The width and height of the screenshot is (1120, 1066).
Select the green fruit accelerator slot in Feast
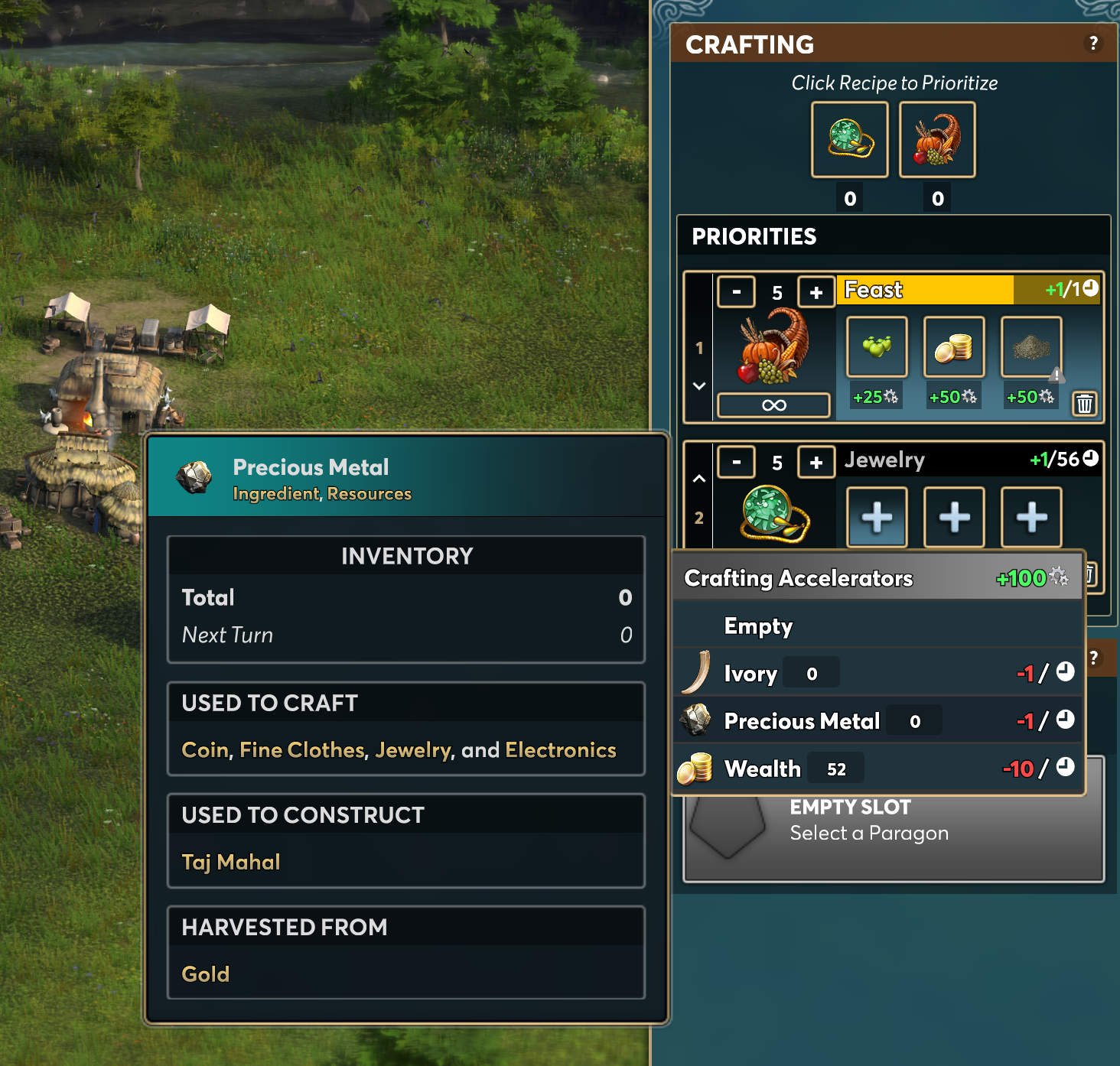pyautogui.click(x=877, y=347)
